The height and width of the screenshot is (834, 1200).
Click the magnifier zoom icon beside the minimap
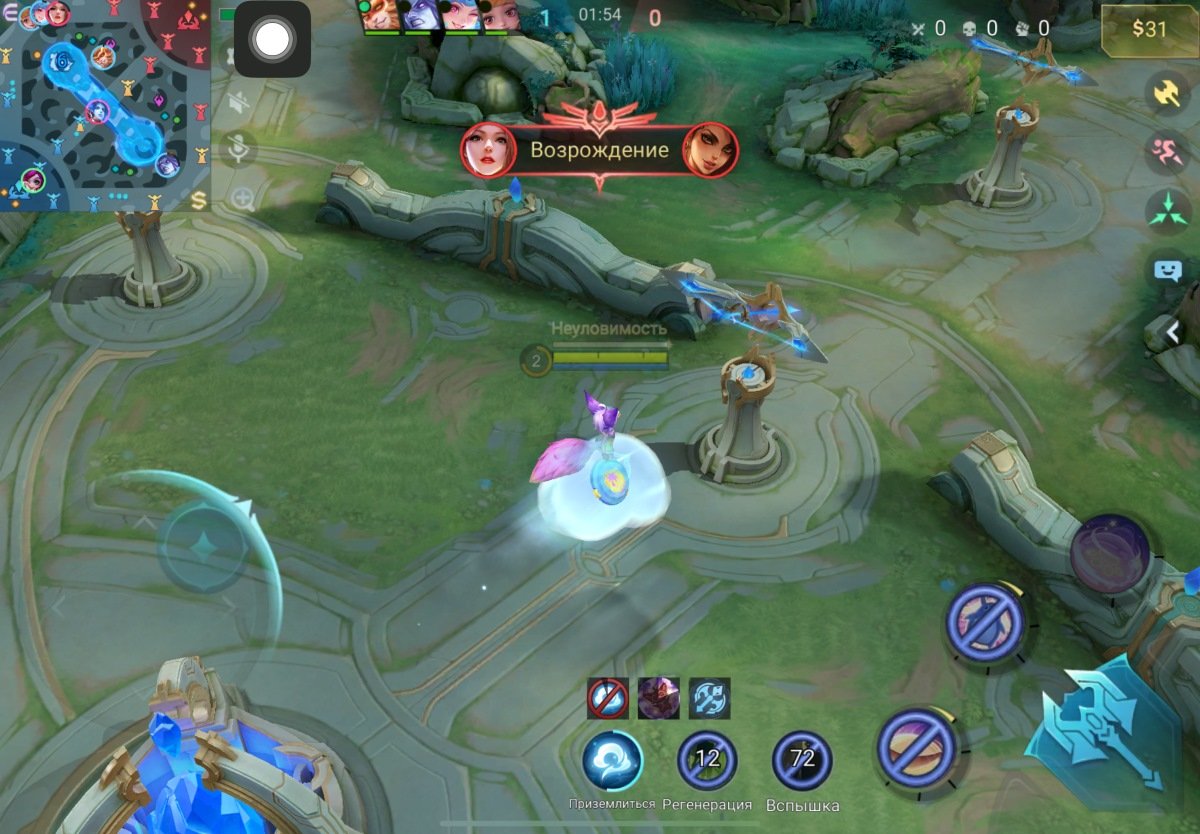[x=241, y=198]
